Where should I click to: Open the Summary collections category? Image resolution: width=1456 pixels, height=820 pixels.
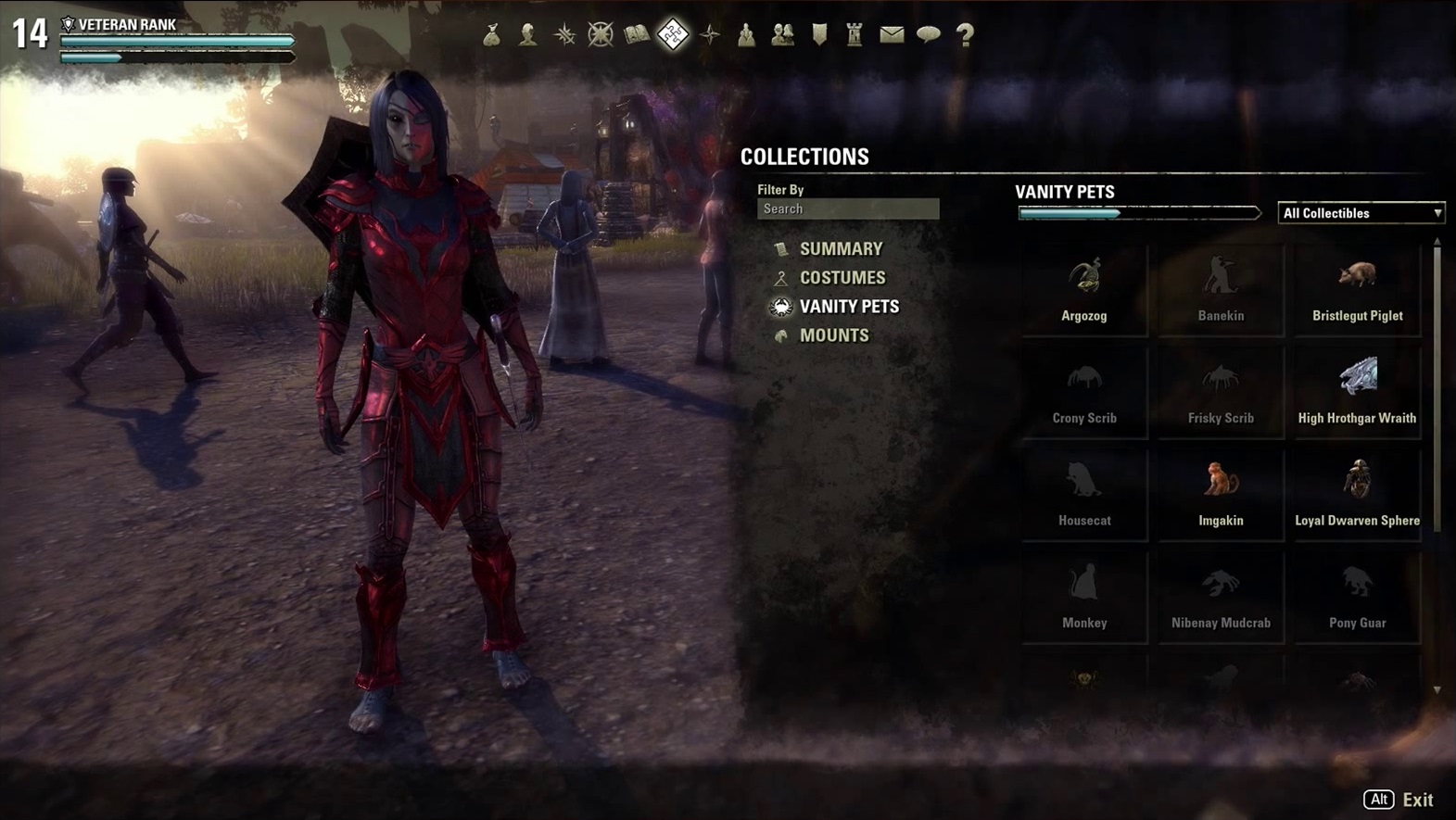click(x=841, y=249)
